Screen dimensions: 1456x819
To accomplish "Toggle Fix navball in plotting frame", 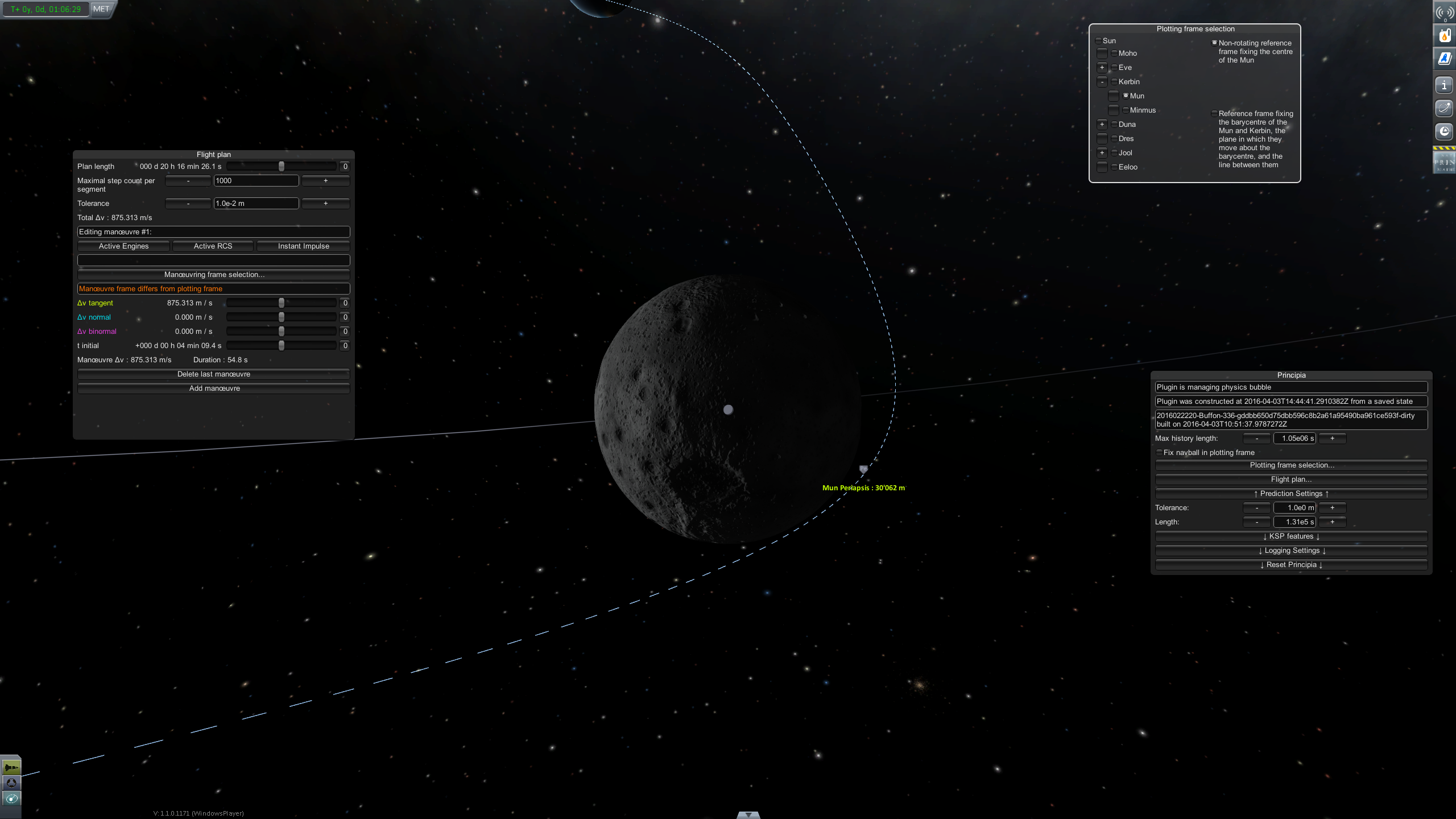I will click(1159, 453).
